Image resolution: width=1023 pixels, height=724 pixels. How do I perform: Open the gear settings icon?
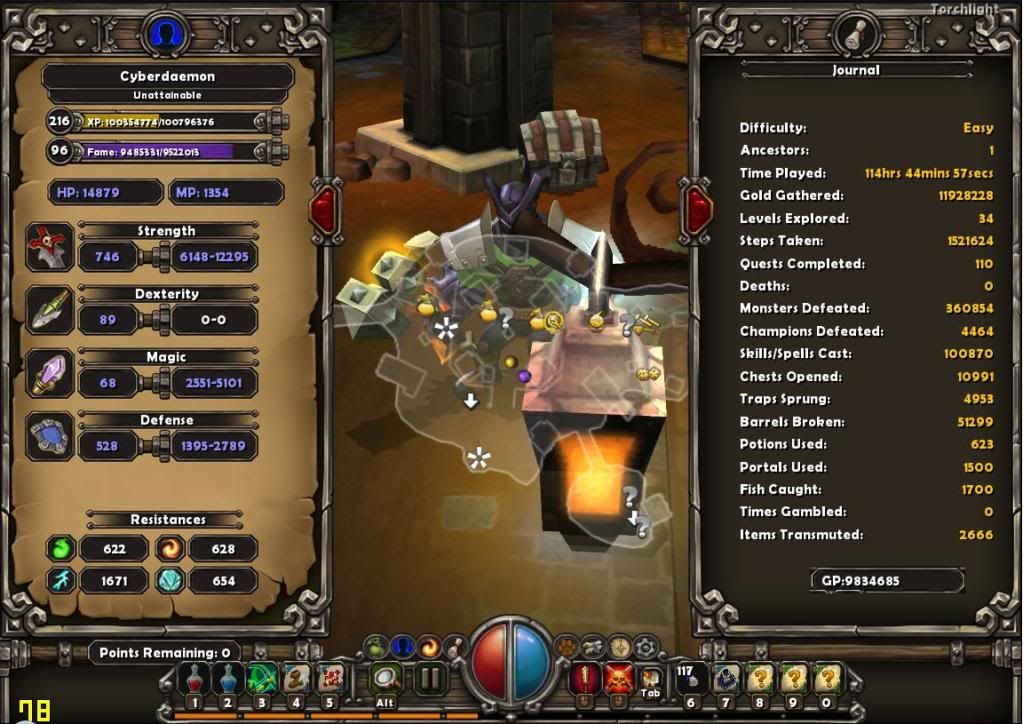point(647,646)
